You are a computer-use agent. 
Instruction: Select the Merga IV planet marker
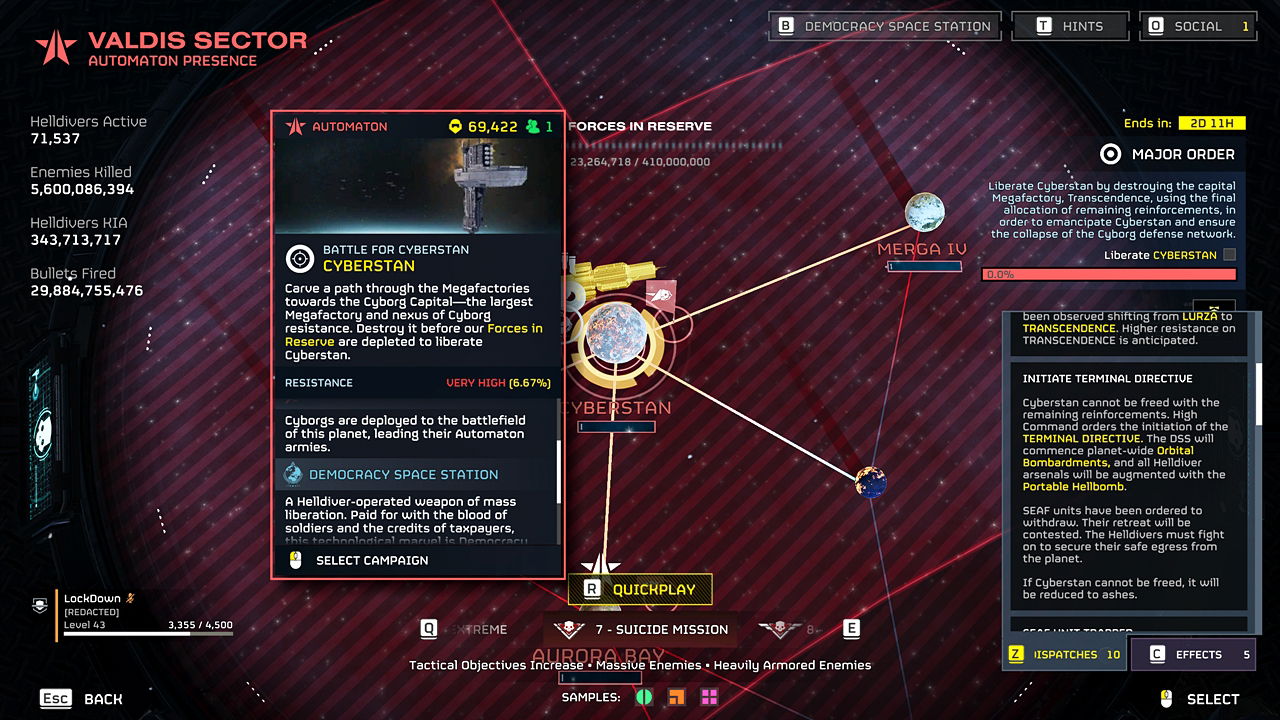pos(924,213)
